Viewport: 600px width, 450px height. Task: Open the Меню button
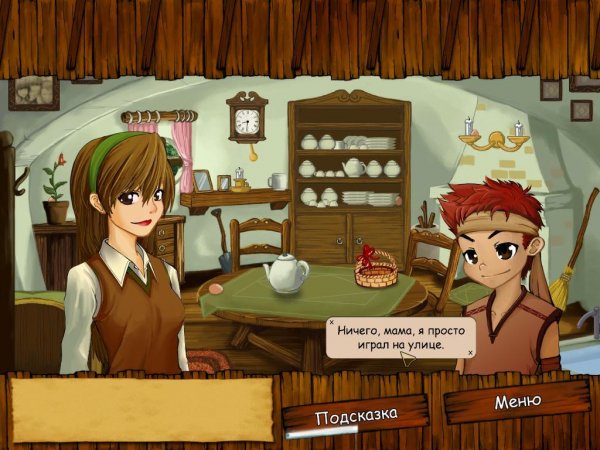point(517,402)
